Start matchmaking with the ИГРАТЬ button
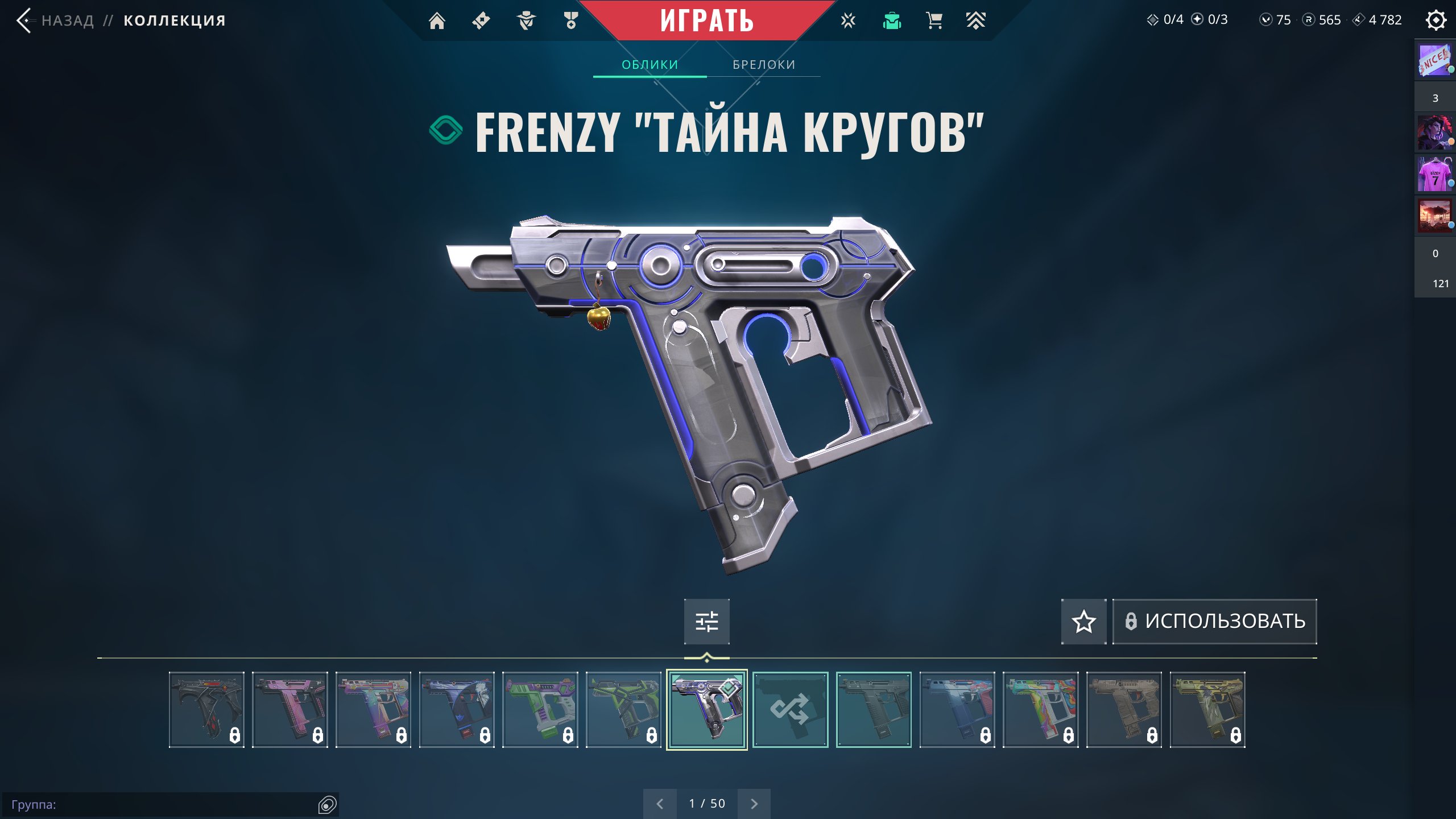The height and width of the screenshot is (819, 1456). (x=706, y=20)
